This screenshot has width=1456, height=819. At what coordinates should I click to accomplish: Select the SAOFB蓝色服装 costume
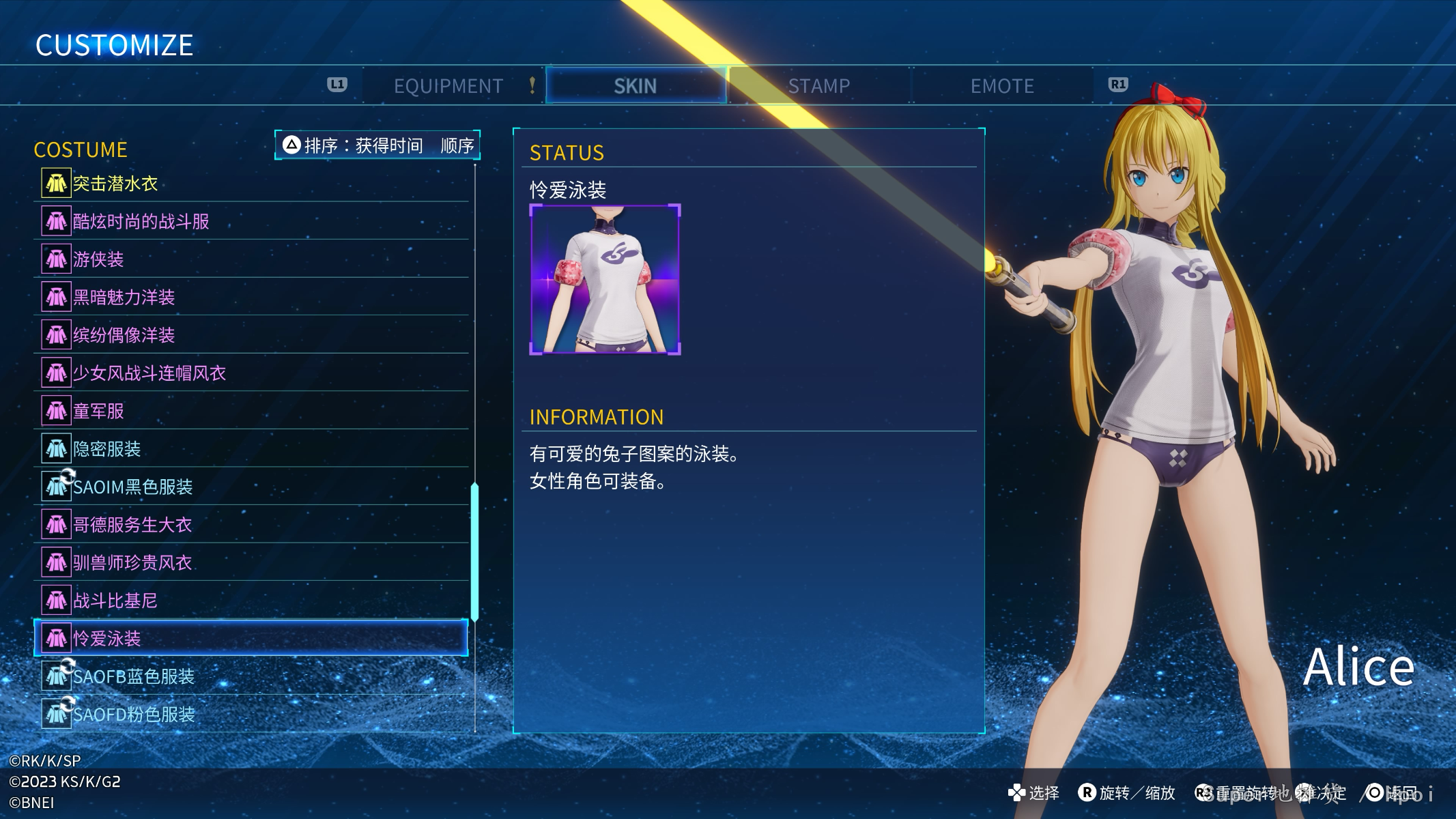251,676
